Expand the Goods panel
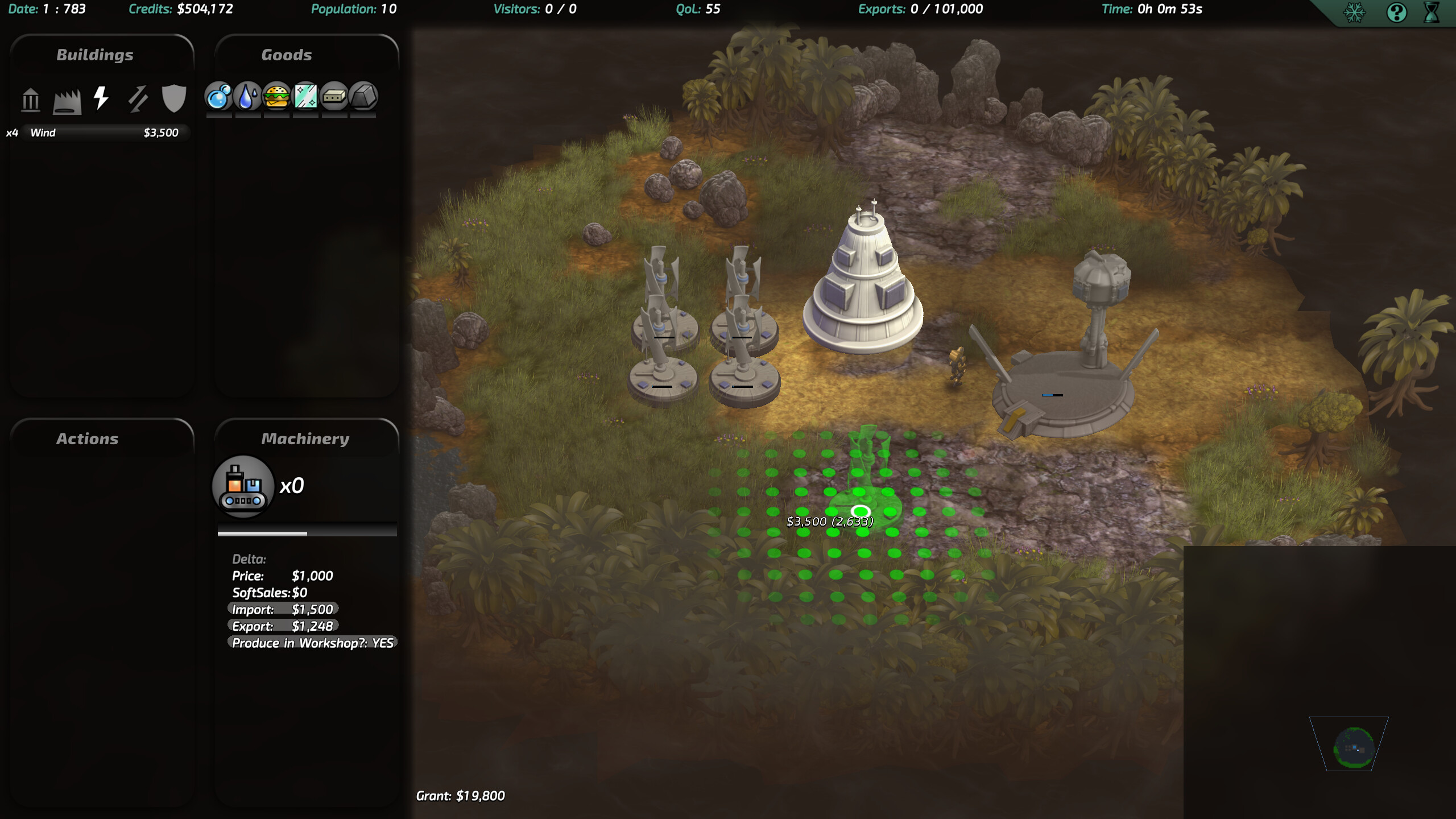 [x=287, y=54]
